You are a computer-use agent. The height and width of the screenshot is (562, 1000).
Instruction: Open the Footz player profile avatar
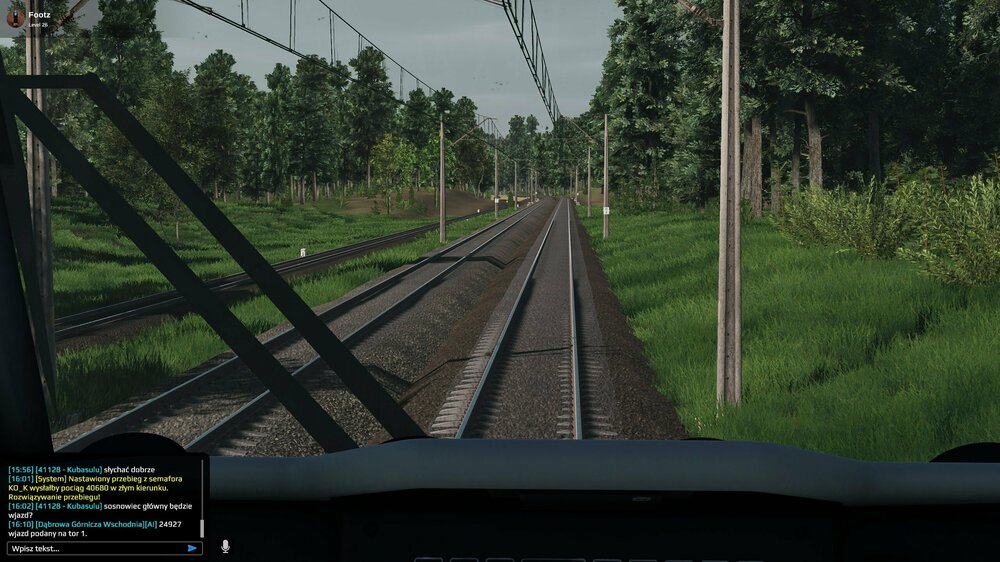pos(15,16)
